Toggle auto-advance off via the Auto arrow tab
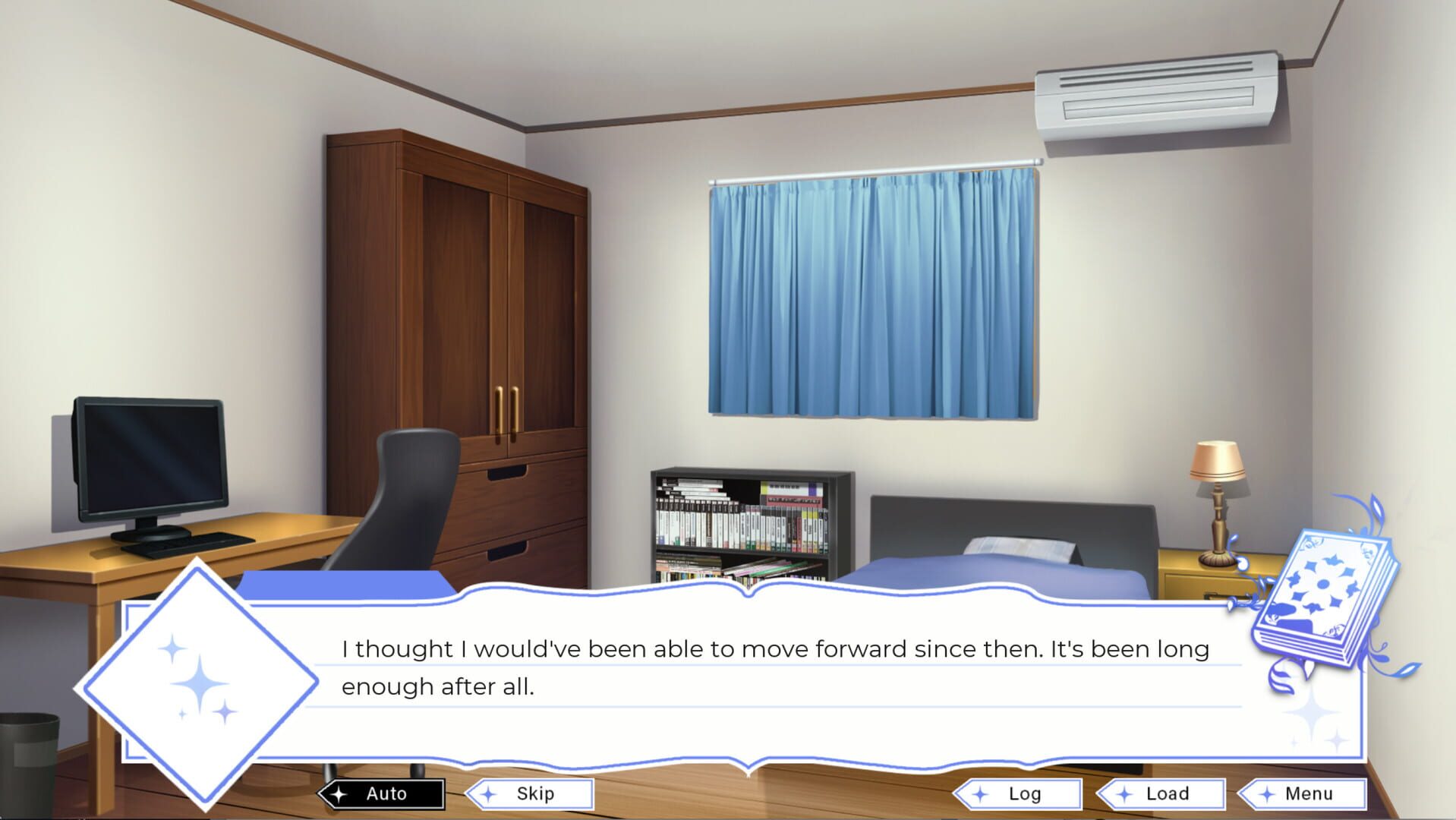 click(x=383, y=793)
